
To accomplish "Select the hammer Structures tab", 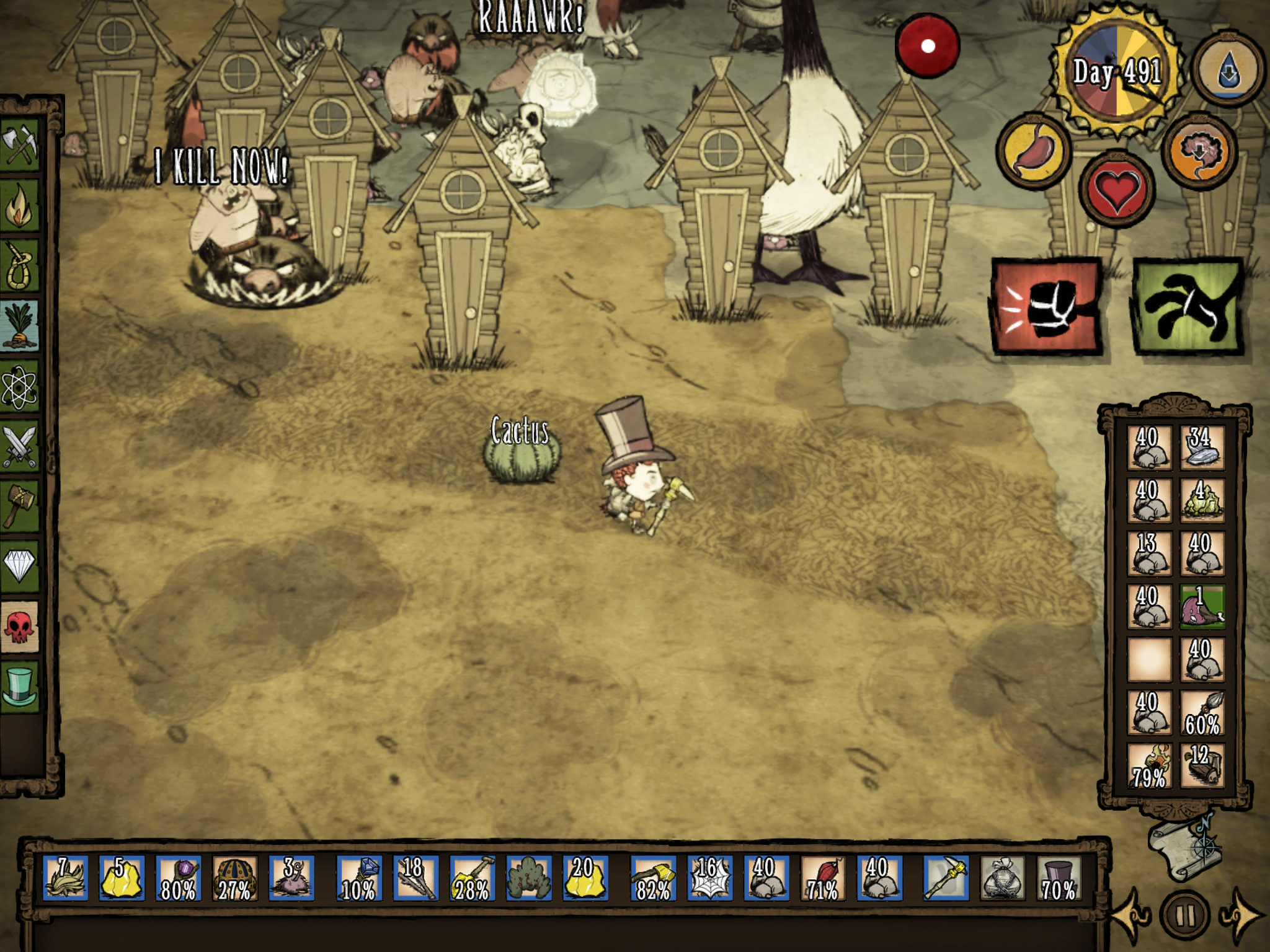I will click(20, 505).
